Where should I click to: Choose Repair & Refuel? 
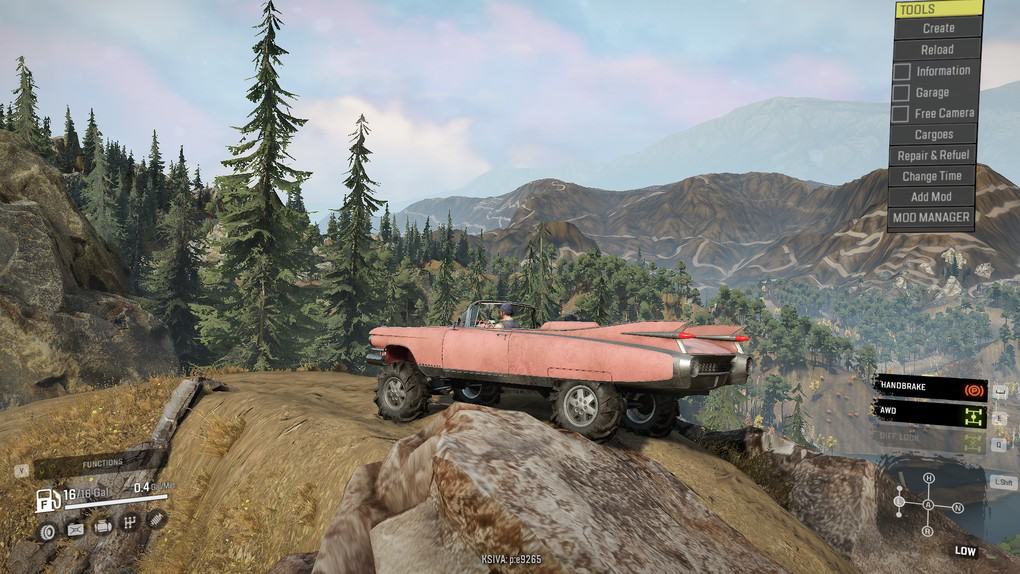(933, 156)
